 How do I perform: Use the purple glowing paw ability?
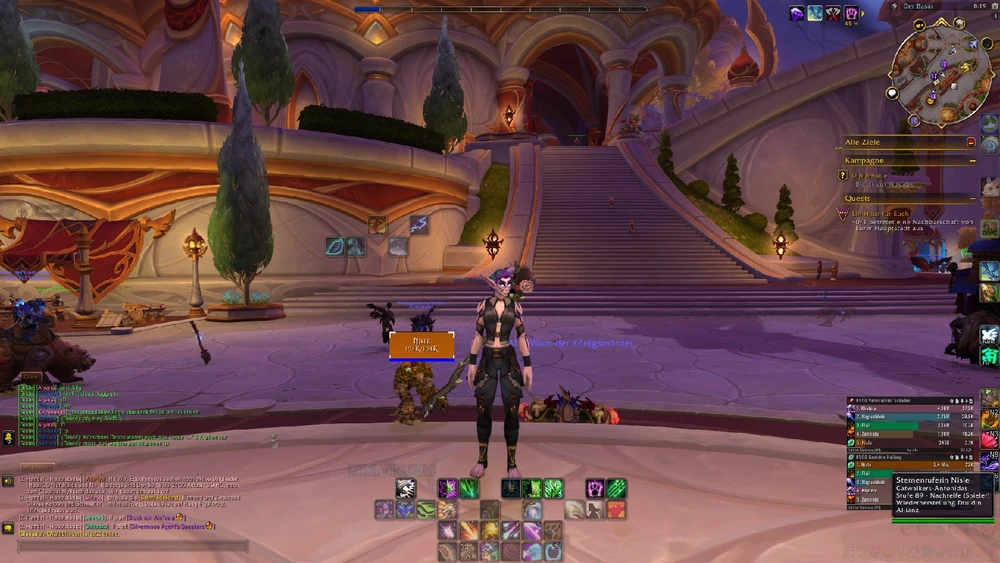(595, 488)
